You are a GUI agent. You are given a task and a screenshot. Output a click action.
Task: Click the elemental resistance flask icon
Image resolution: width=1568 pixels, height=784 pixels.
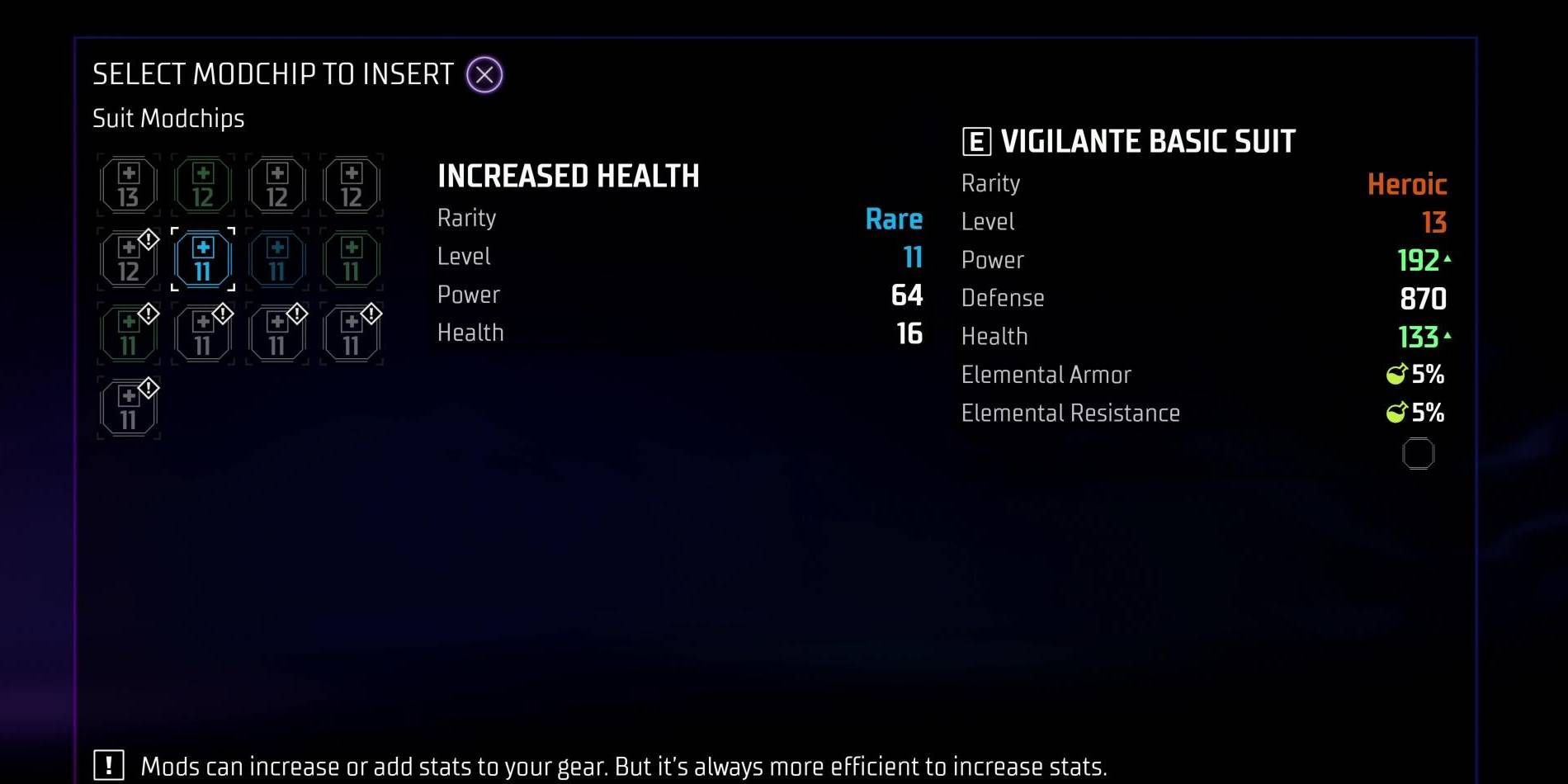pyautogui.click(x=1395, y=413)
